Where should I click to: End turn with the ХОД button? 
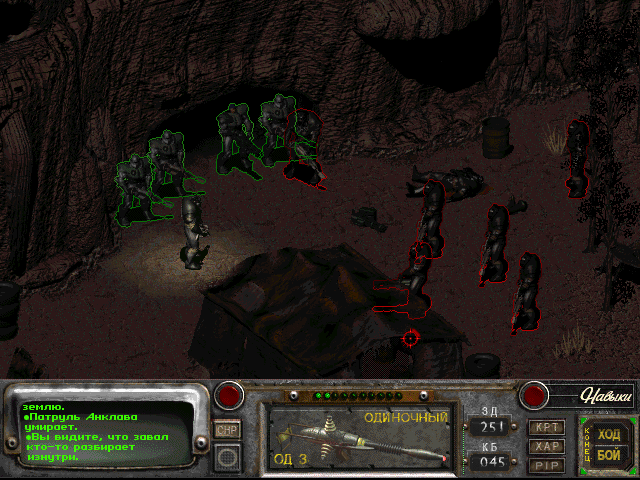coord(608,435)
